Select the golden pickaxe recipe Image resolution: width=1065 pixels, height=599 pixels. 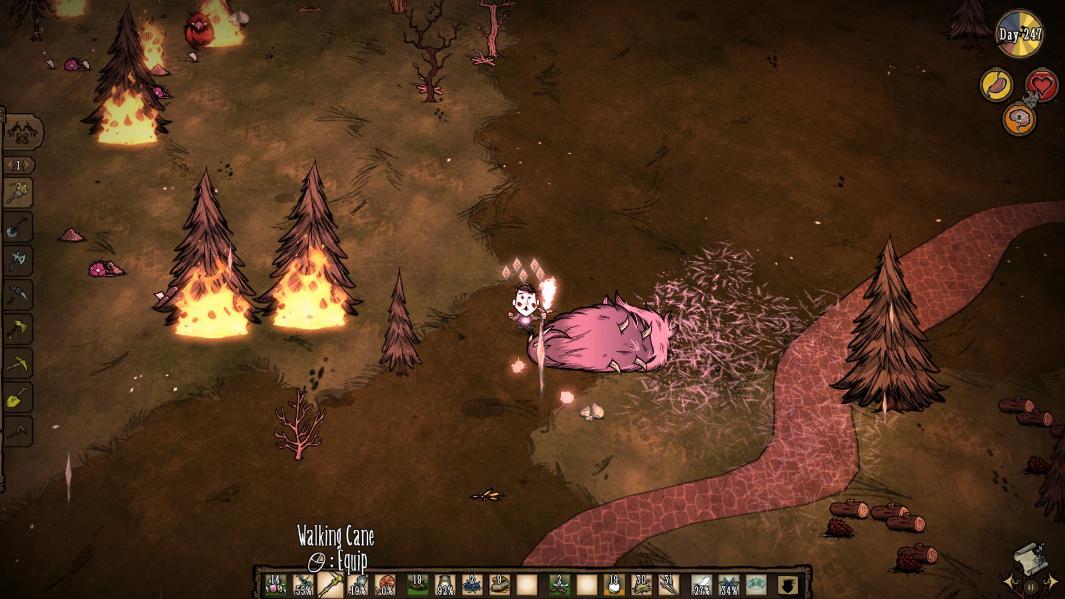pos(19,363)
